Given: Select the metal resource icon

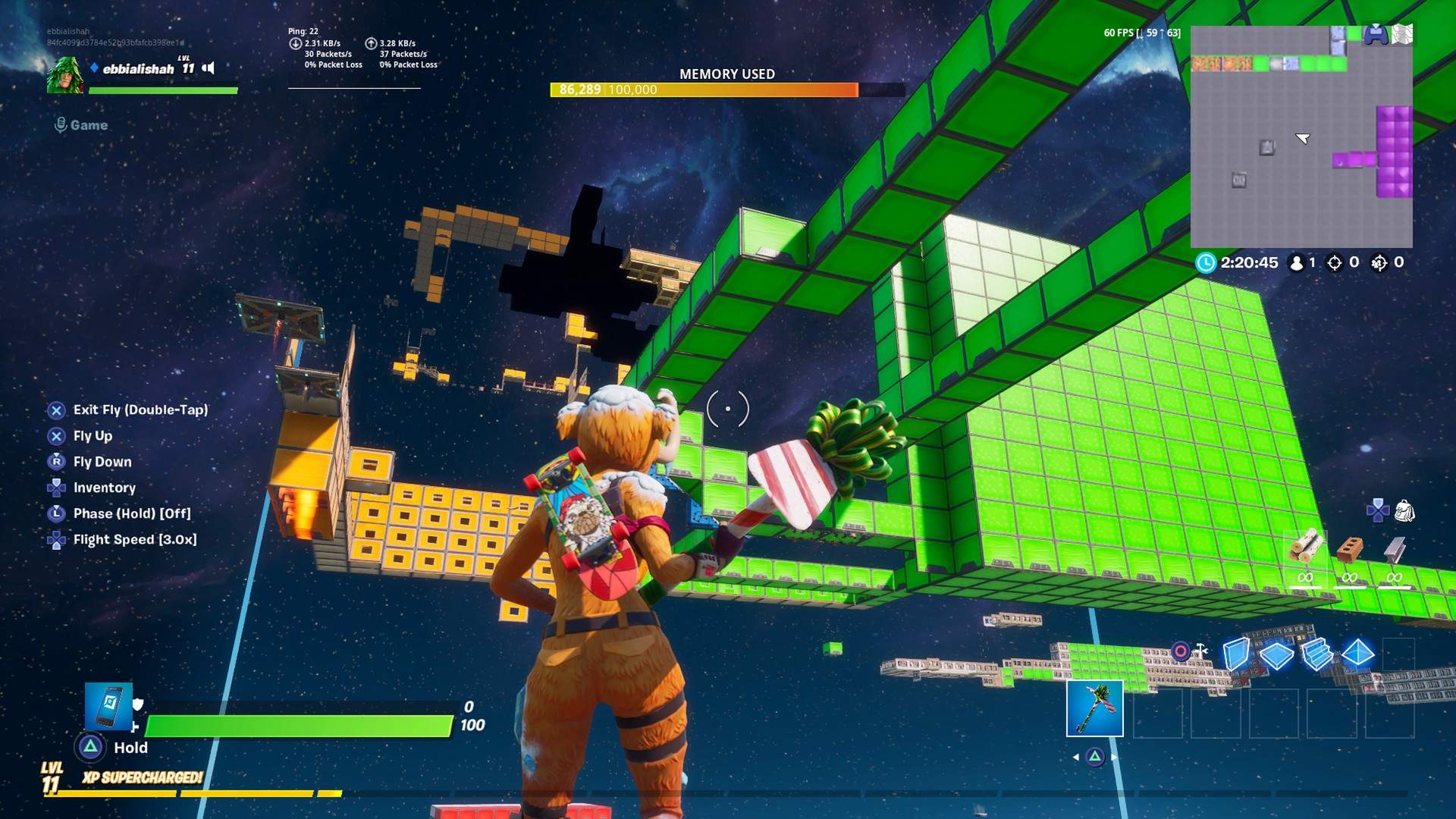Looking at the screenshot, I should click(1395, 549).
